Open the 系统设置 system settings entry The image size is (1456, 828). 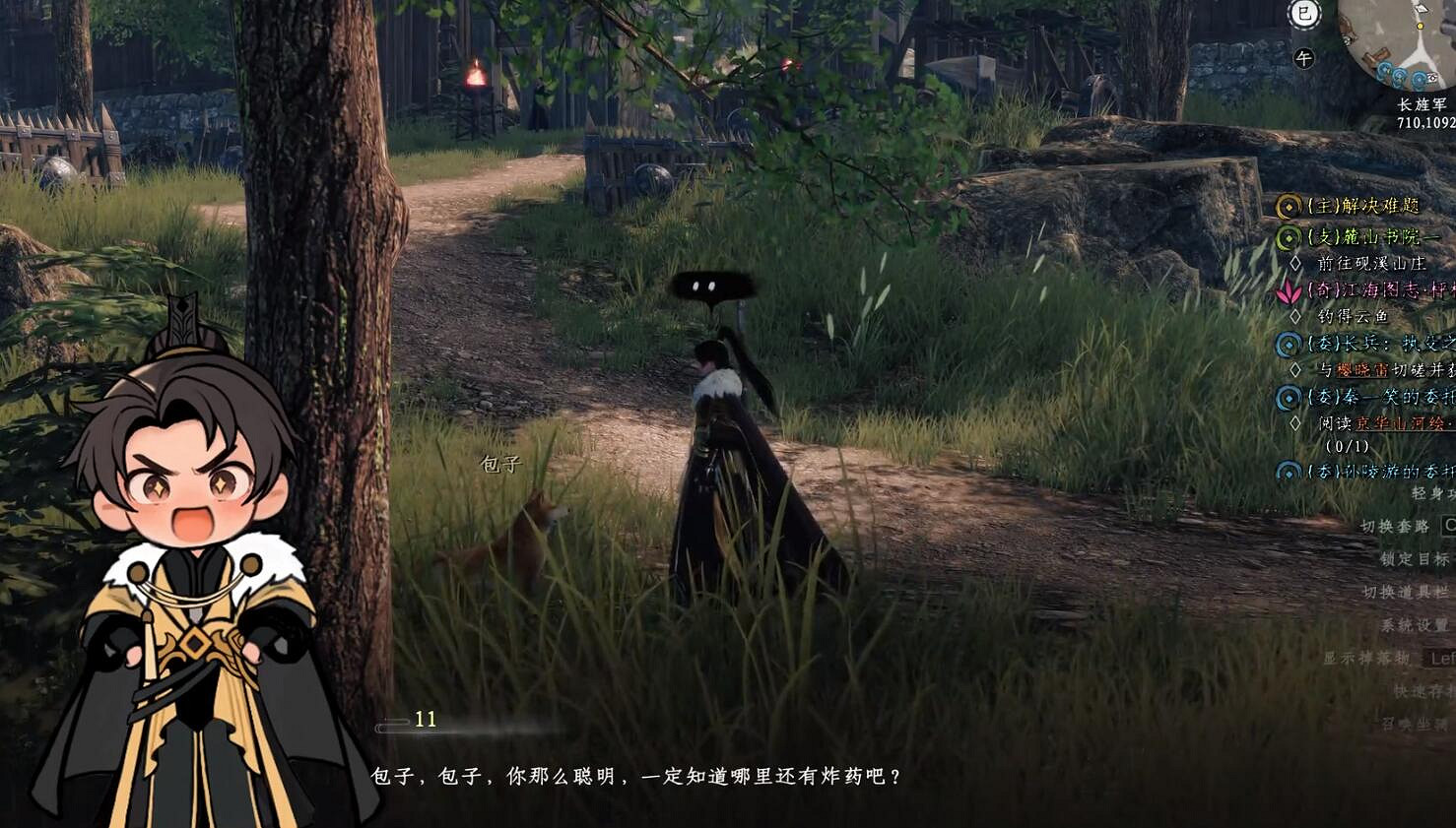click(1414, 622)
